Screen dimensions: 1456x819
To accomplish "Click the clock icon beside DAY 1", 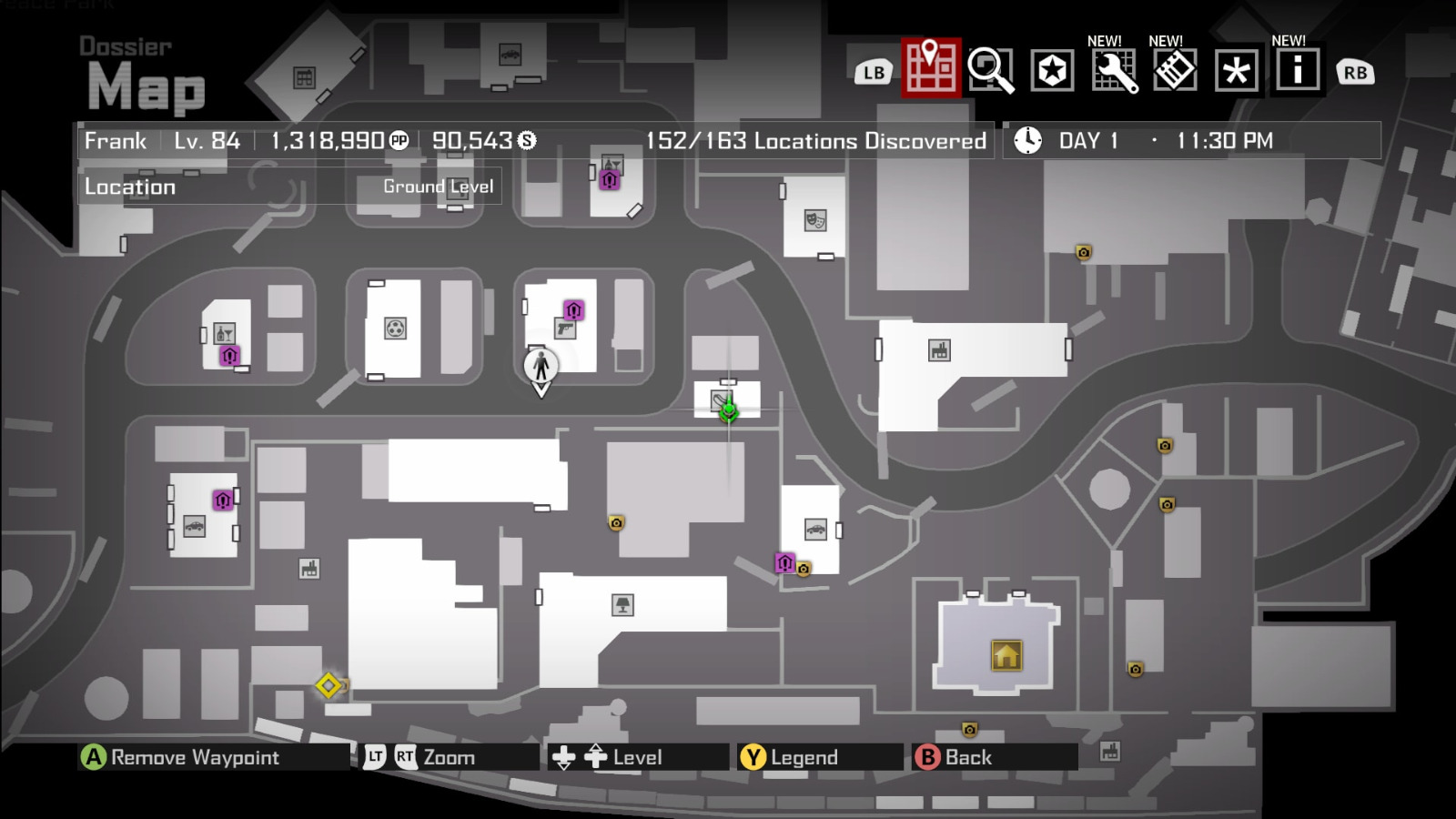I will (x=1027, y=139).
